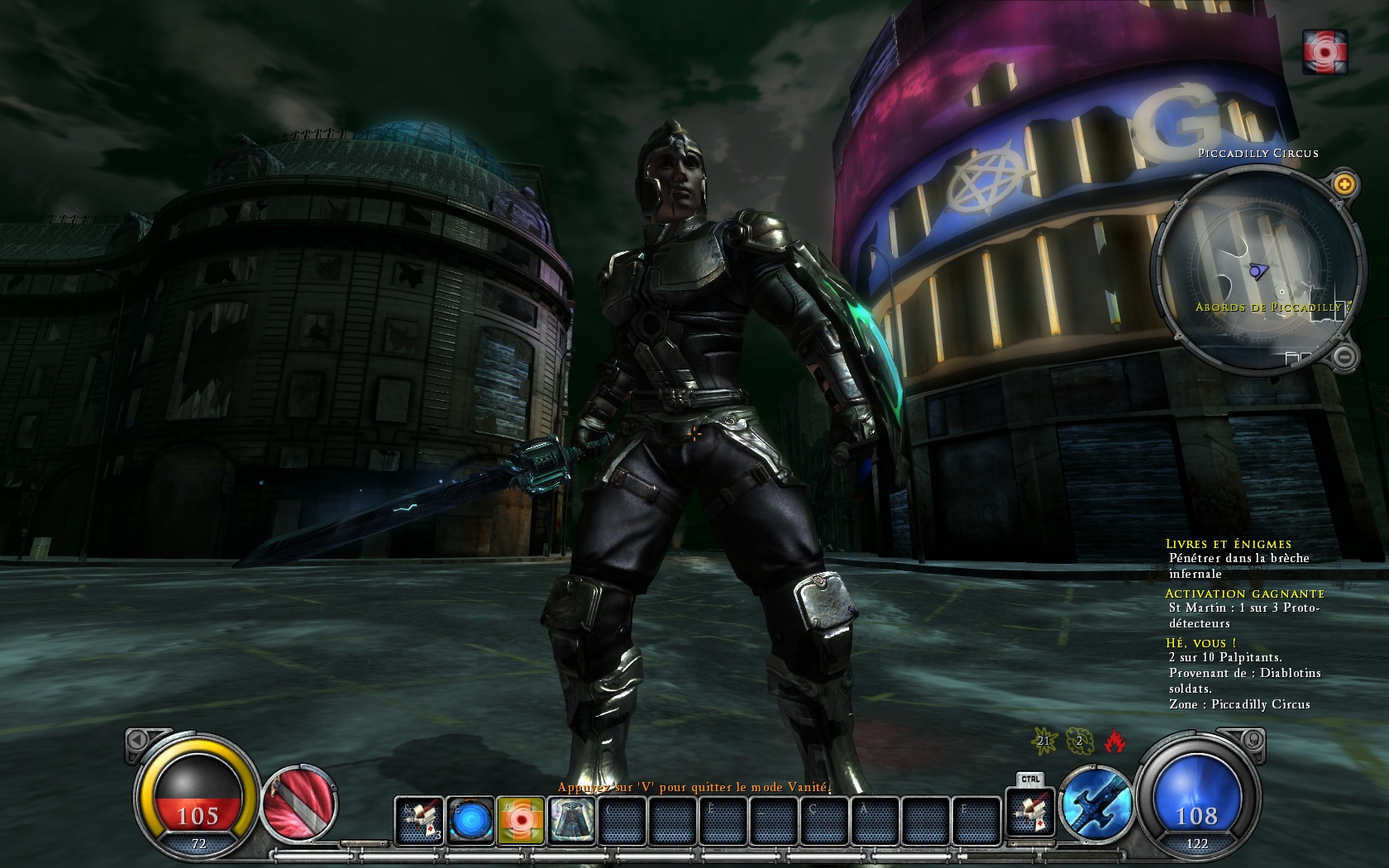Zoom out the minimap with the minus button
Viewport: 1389px width, 868px height.
click(1344, 357)
